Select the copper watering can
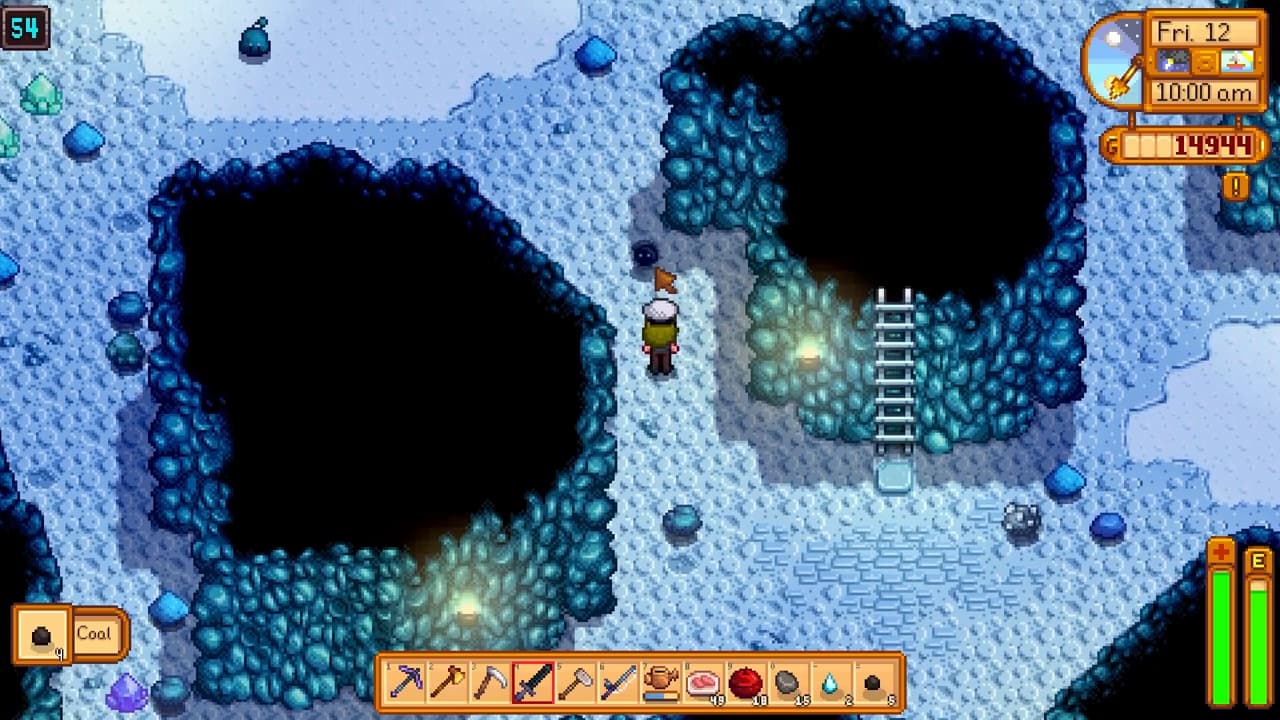This screenshot has width=1280, height=720. [660, 683]
